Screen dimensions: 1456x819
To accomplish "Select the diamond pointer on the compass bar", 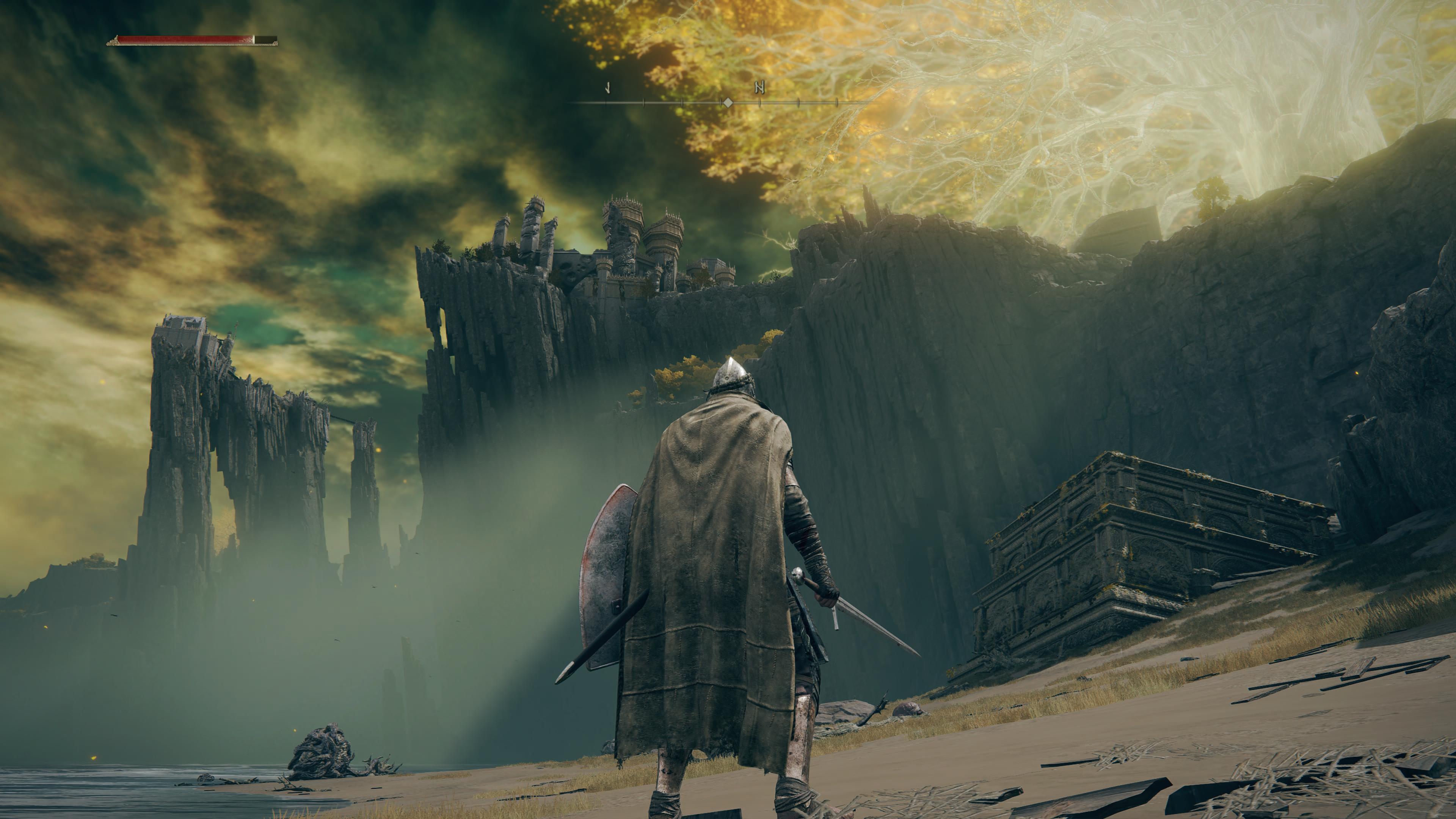I will click(728, 103).
